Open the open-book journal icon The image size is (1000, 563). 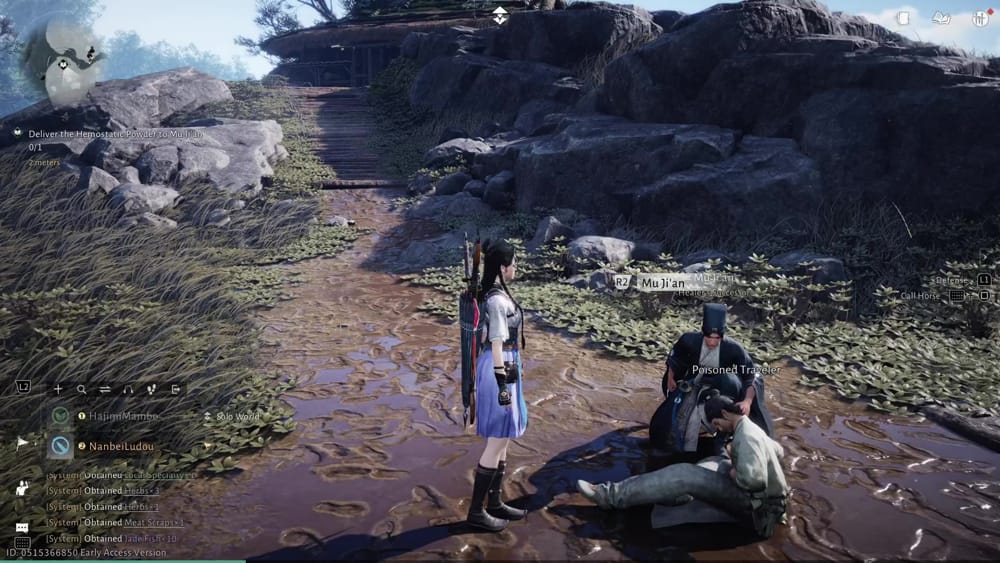(941, 18)
